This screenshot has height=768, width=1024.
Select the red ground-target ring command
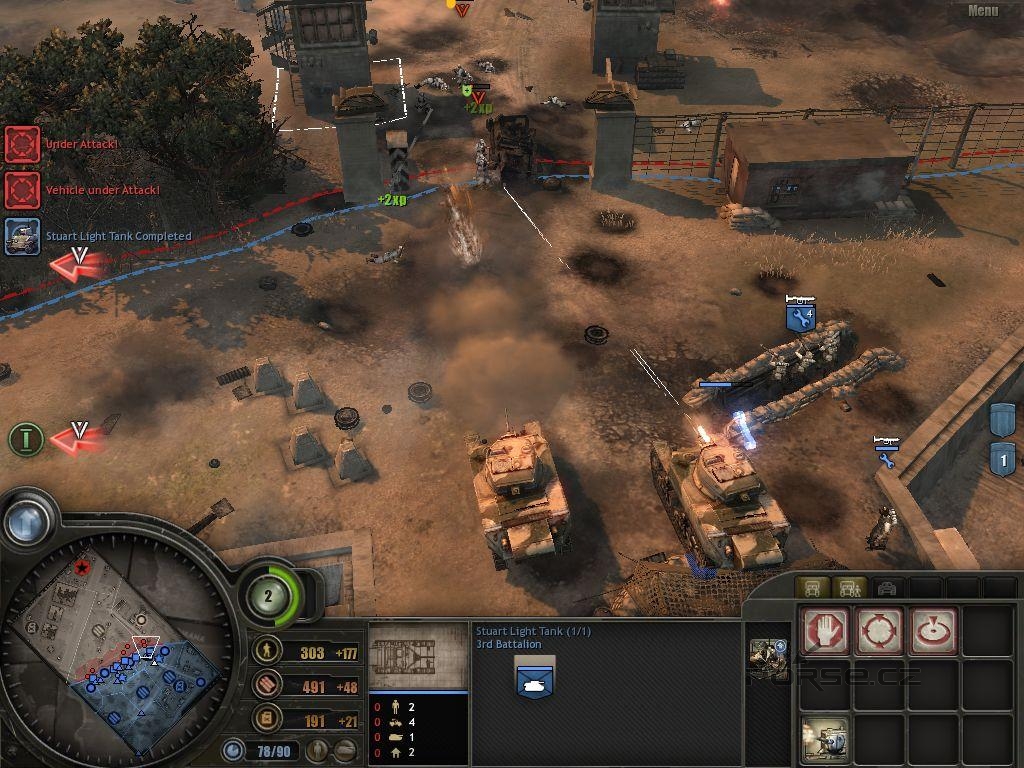click(x=934, y=631)
